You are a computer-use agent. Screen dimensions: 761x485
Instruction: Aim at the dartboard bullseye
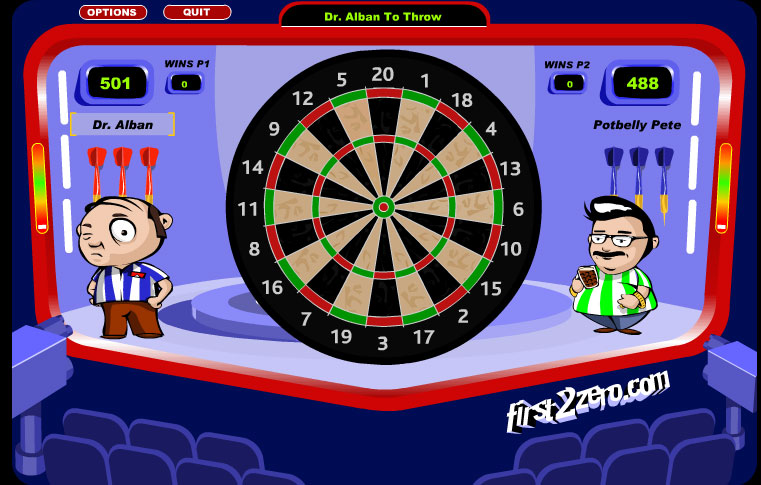pos(383,207)
